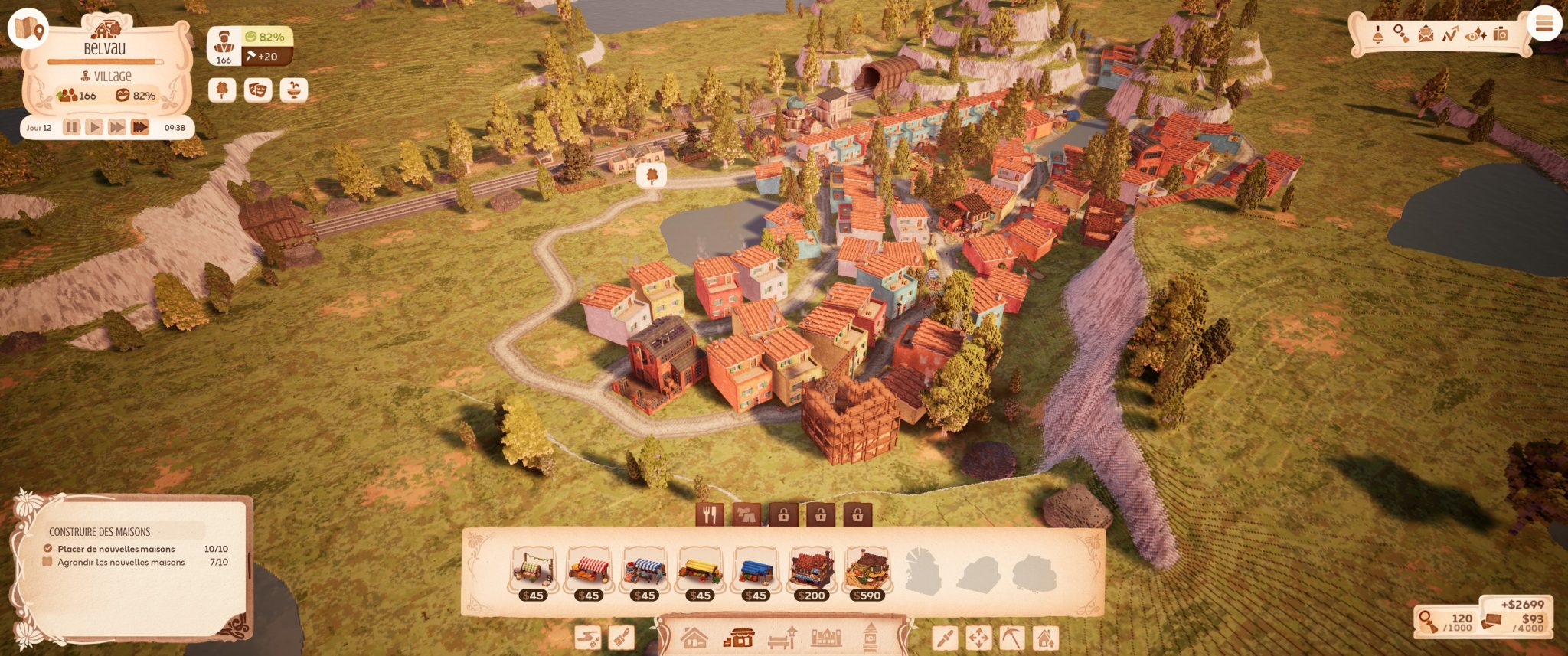This screenshot has width=1568, height=656.
Task: Switch to the houses build category
Action: pyautogui.click(x=694, y=637)
